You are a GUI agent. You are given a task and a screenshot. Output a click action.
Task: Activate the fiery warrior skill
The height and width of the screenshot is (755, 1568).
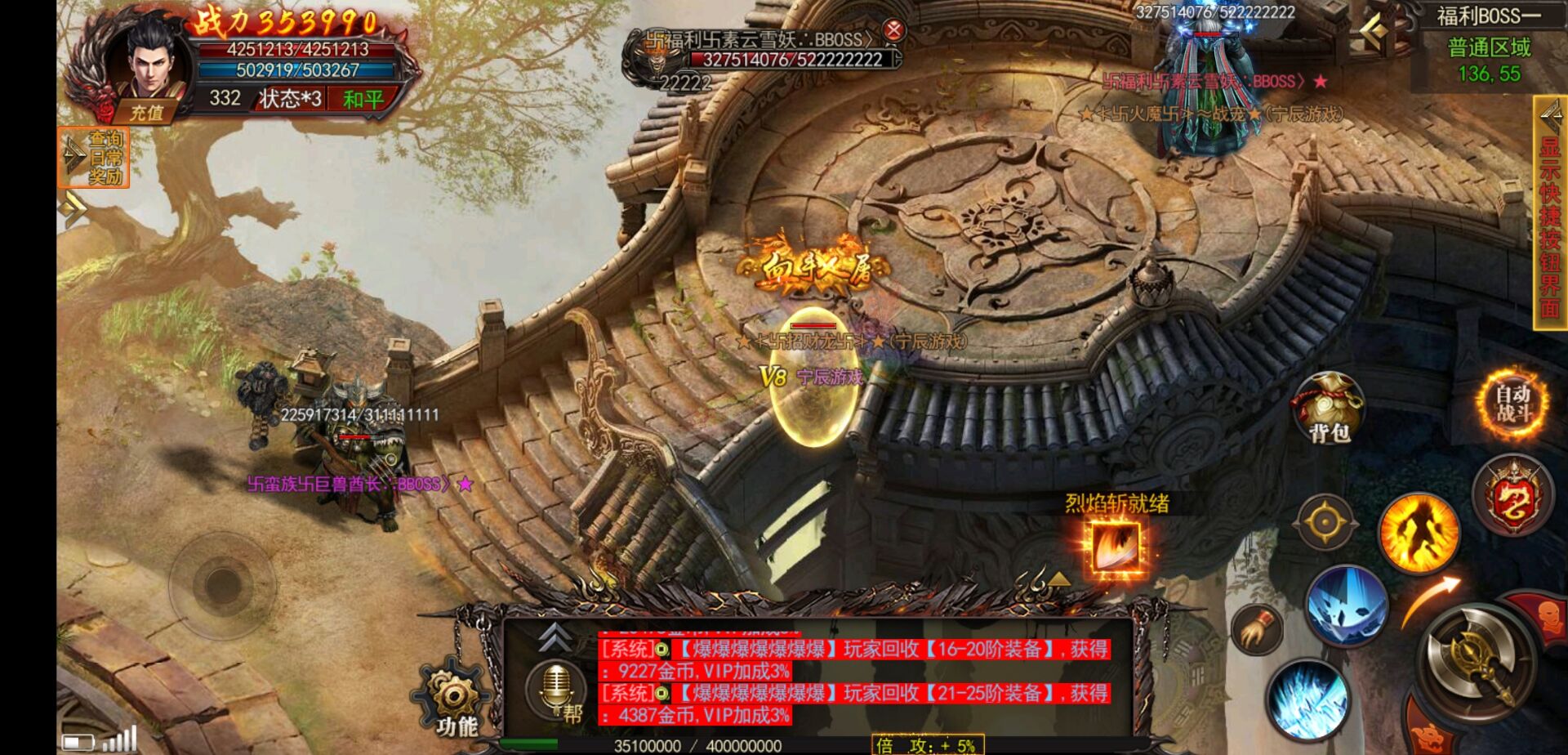point(1419,533)
